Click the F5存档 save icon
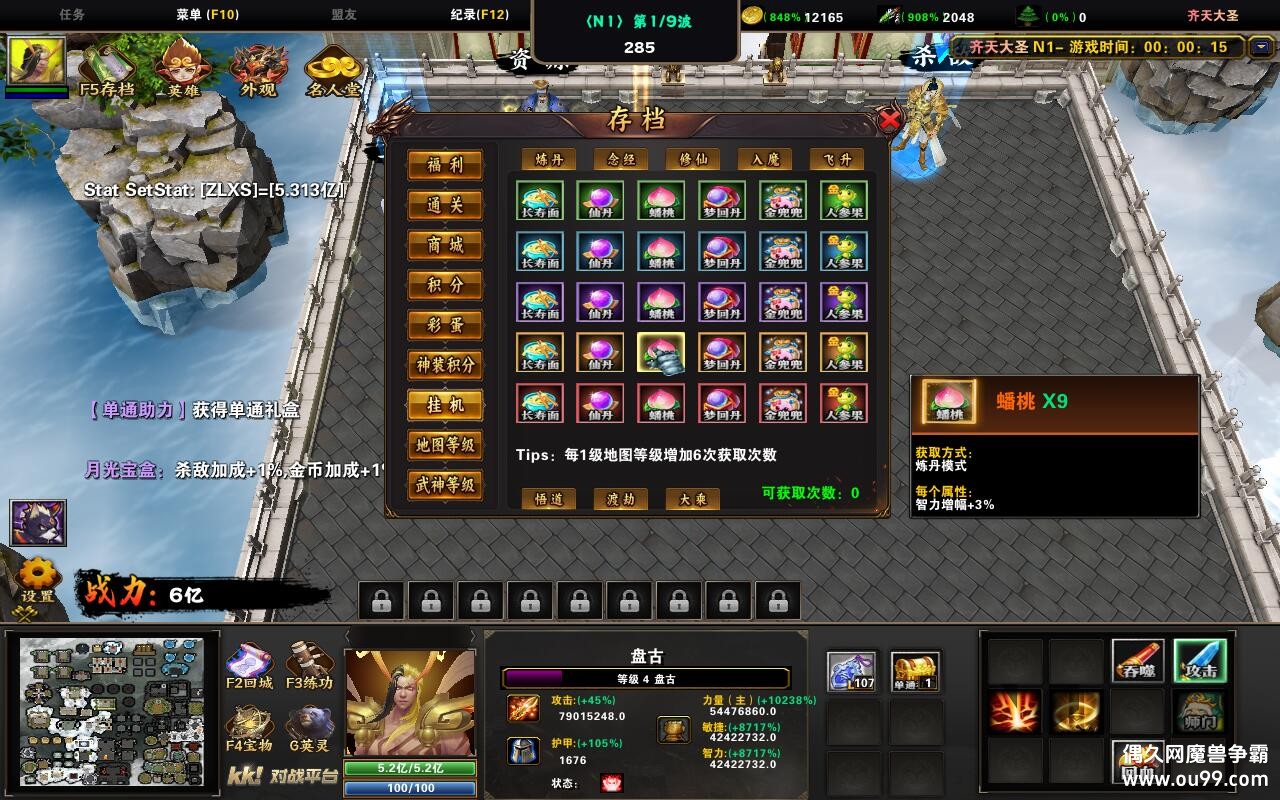1280x800 pixels. tap(107, 68)
